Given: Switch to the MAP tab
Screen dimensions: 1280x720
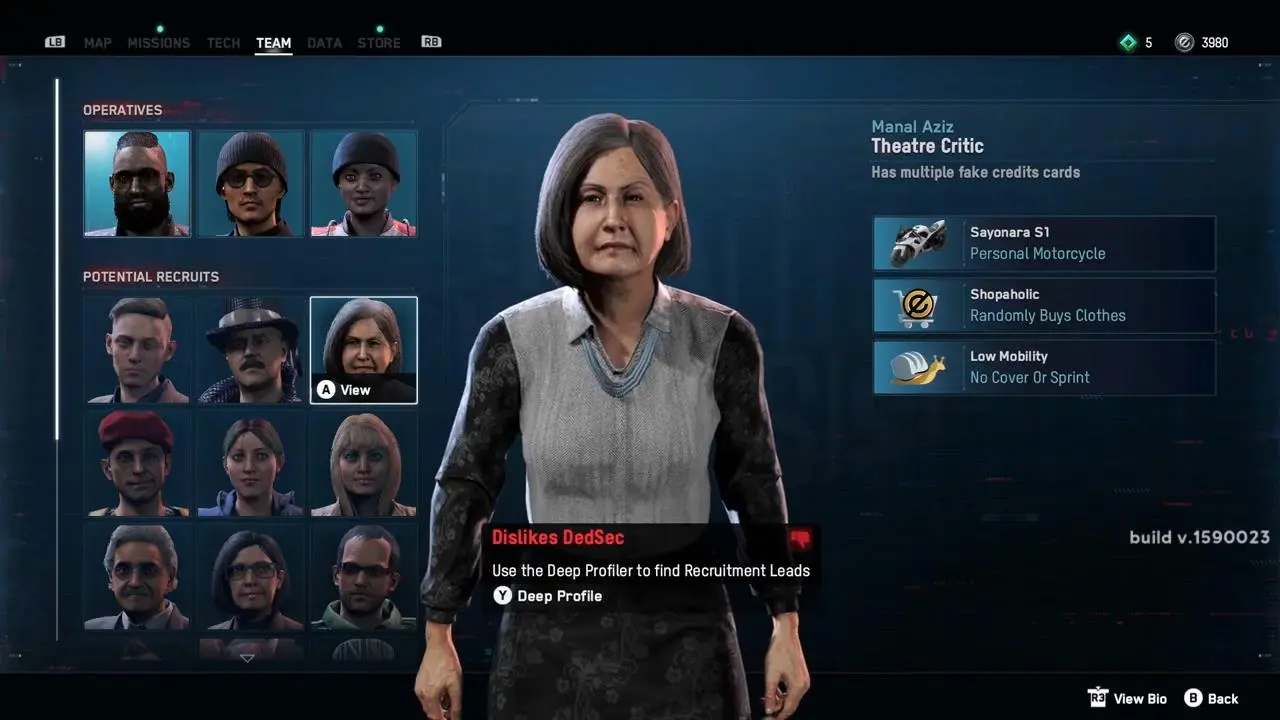Looking at the screenshot, I should click(x=97, y=43).
